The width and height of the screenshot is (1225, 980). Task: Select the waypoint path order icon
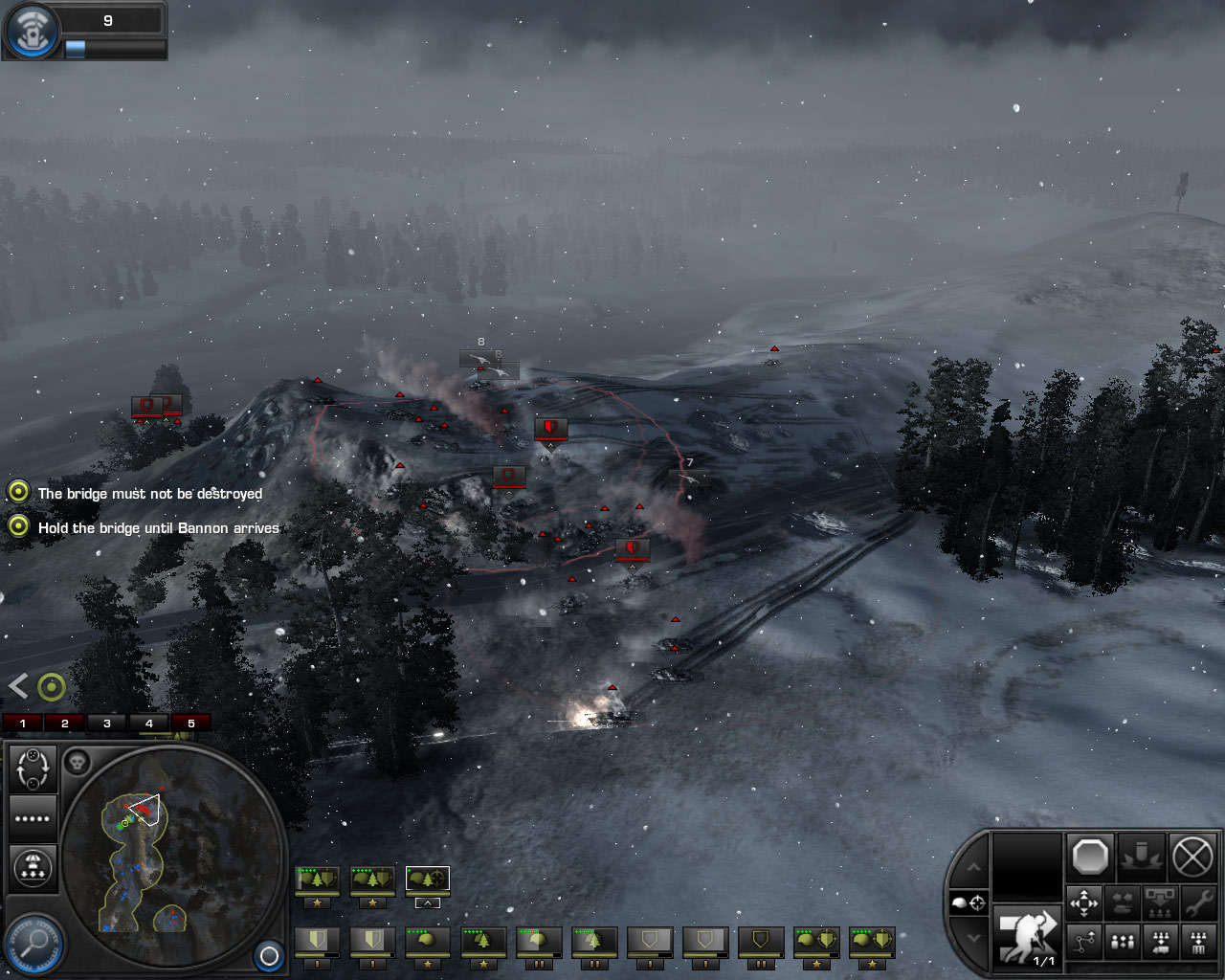pyautogui.click(x=1084, y=943)
